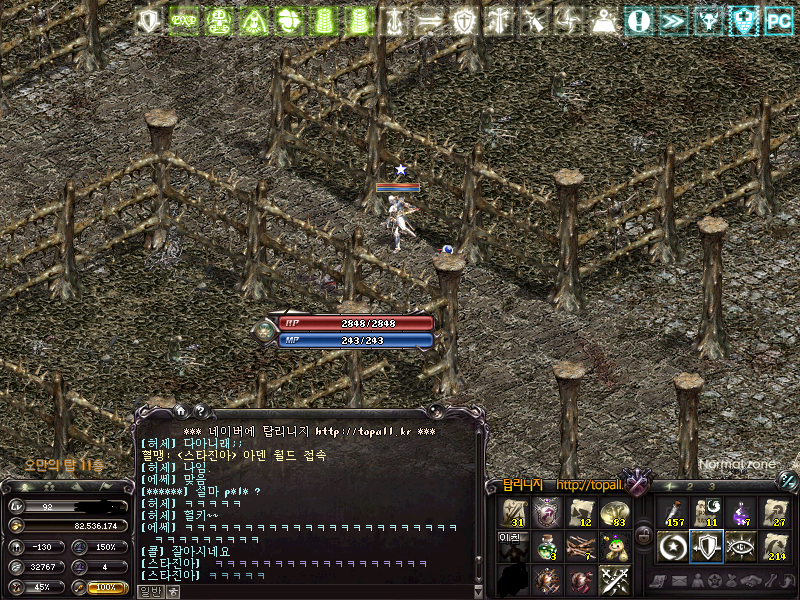Click the PC icon in top bar
800x600 pixels.
coord(778,20)
